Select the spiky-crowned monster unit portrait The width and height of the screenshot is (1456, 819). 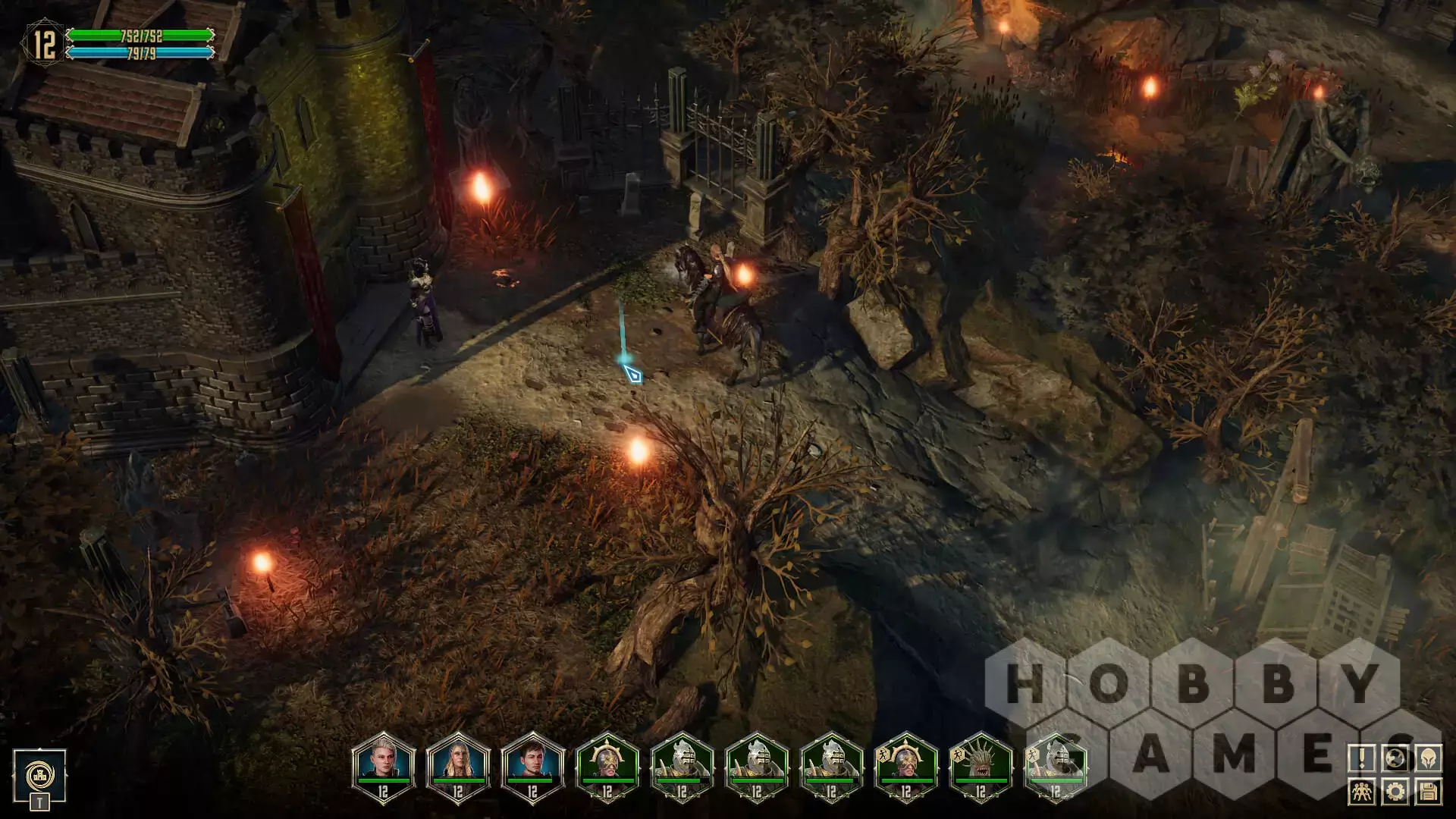[981, 764]
